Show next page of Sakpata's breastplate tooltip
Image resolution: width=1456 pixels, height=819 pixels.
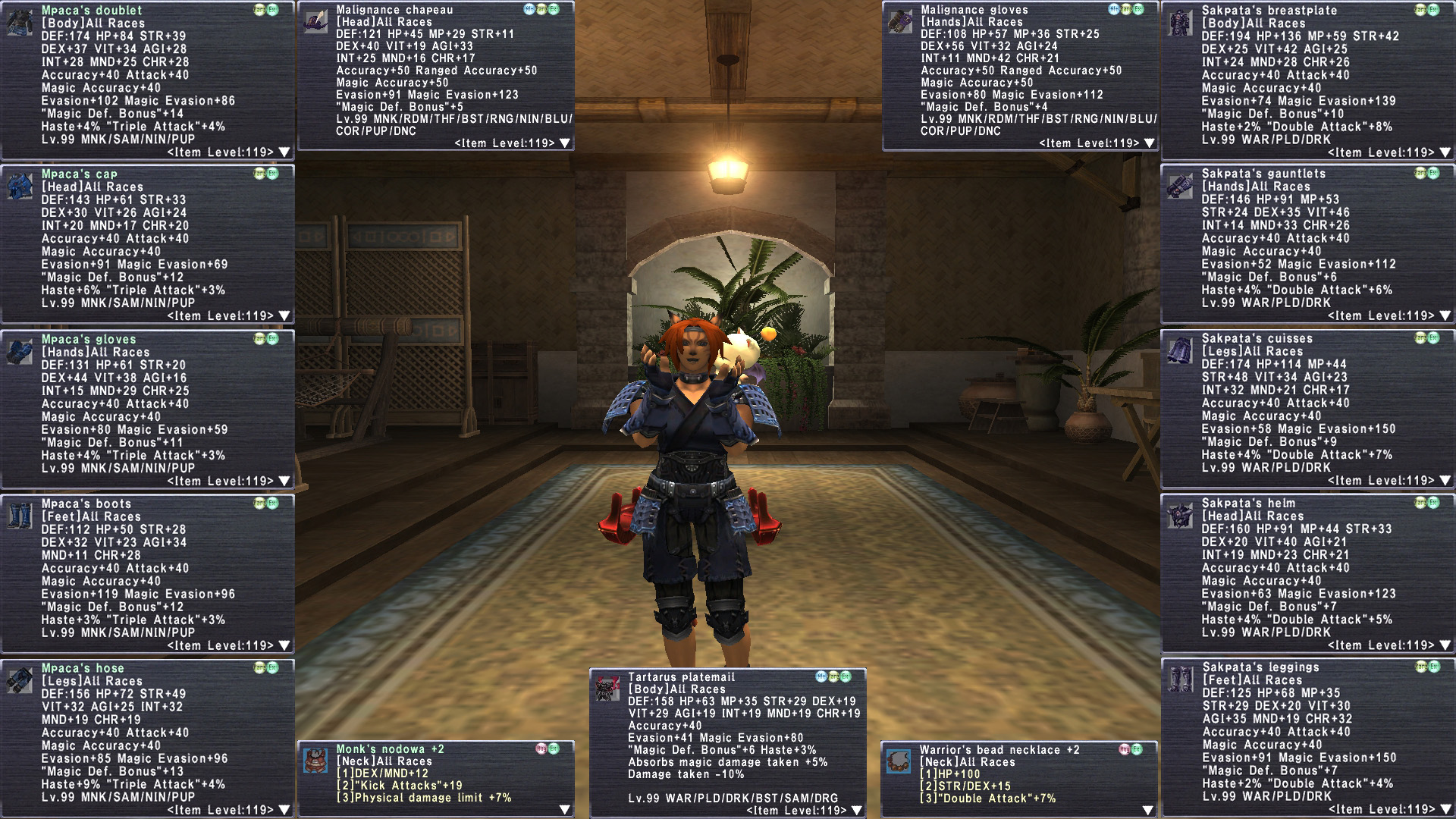(1445, 152)
